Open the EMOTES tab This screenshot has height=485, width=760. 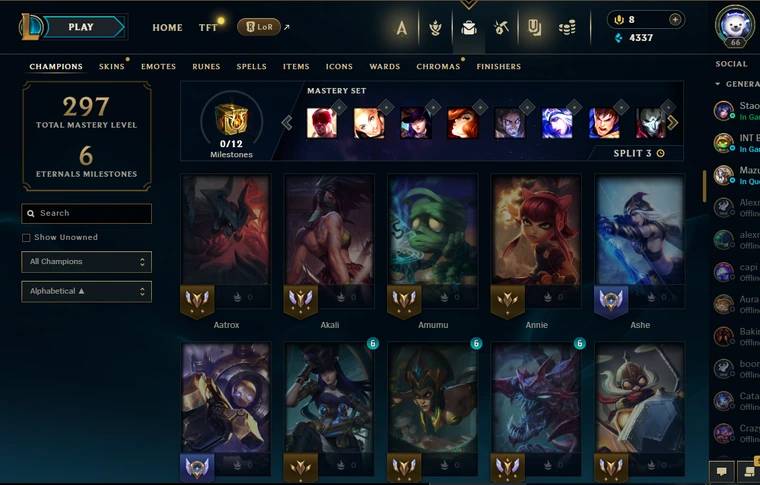click(x=158, y=67)
